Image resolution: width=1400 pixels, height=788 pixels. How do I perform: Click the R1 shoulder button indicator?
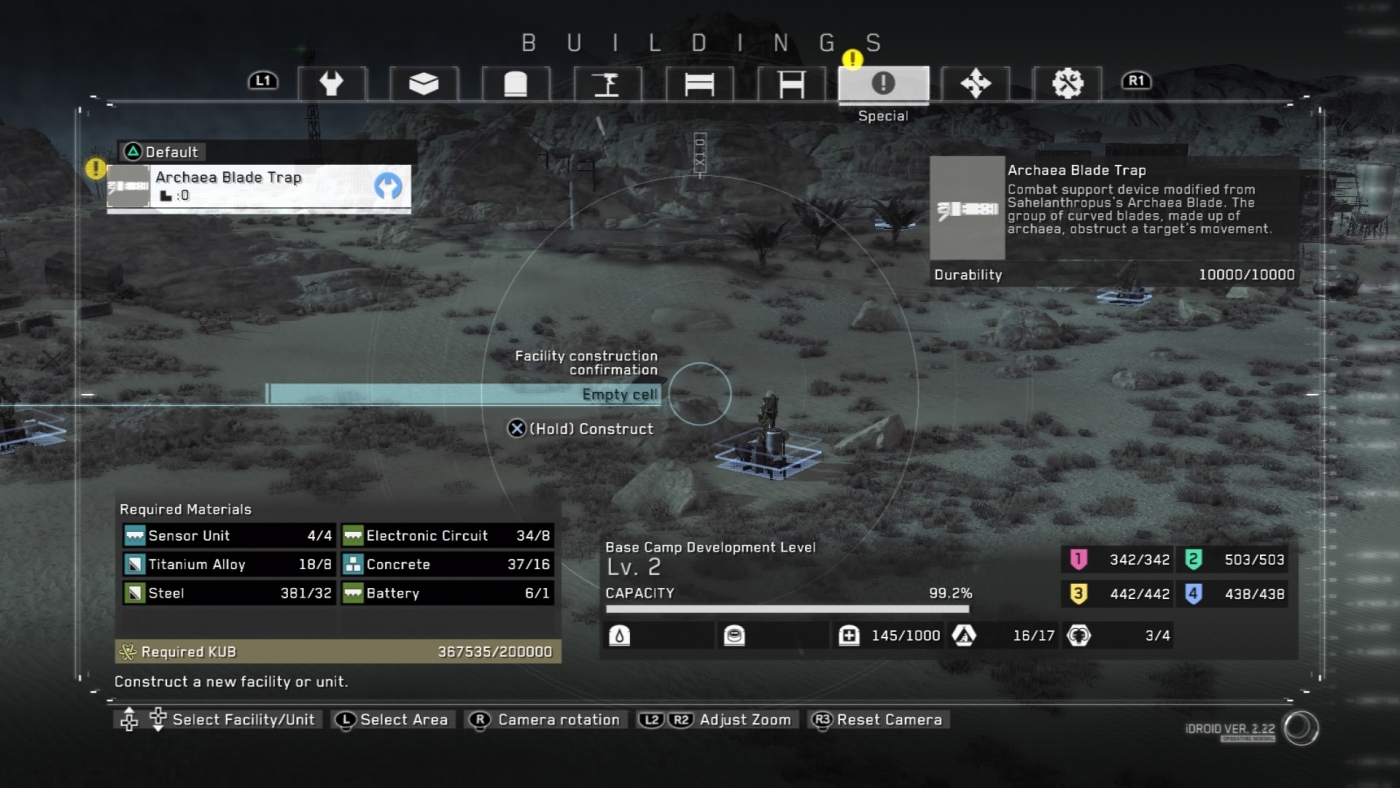[x=1136, y=80]
